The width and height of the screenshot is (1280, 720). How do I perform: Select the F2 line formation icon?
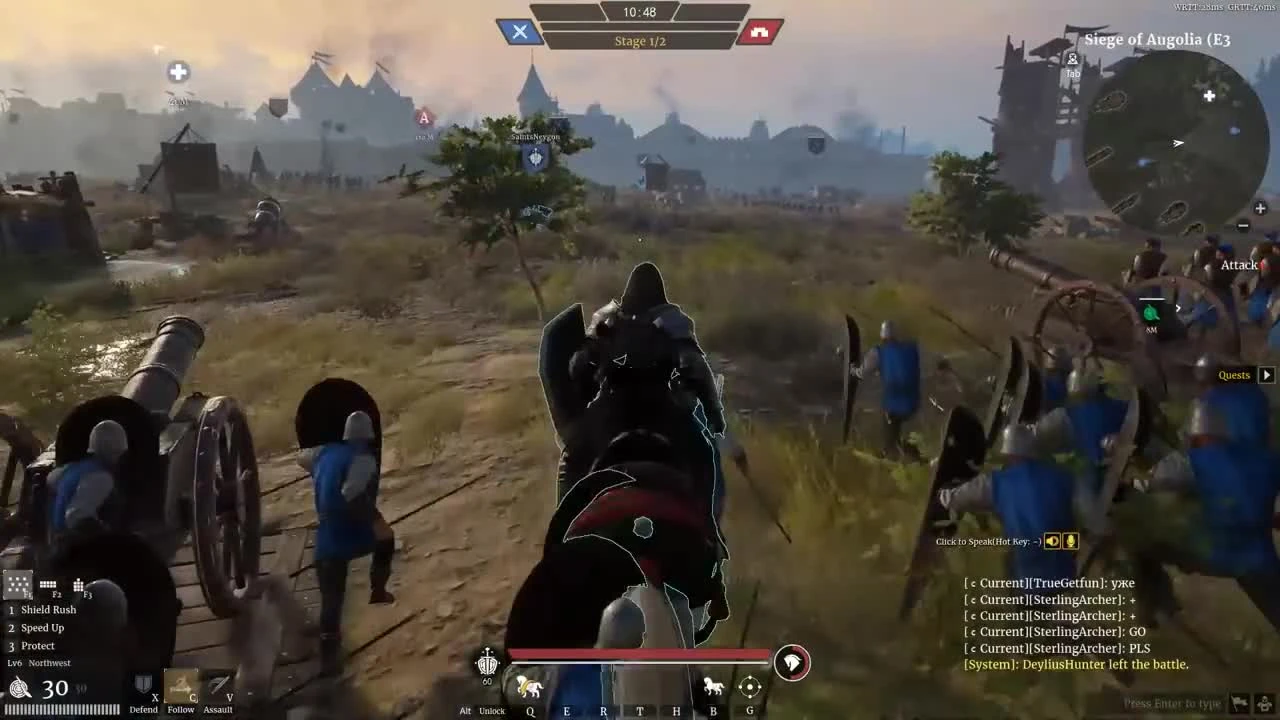[47, 585]
